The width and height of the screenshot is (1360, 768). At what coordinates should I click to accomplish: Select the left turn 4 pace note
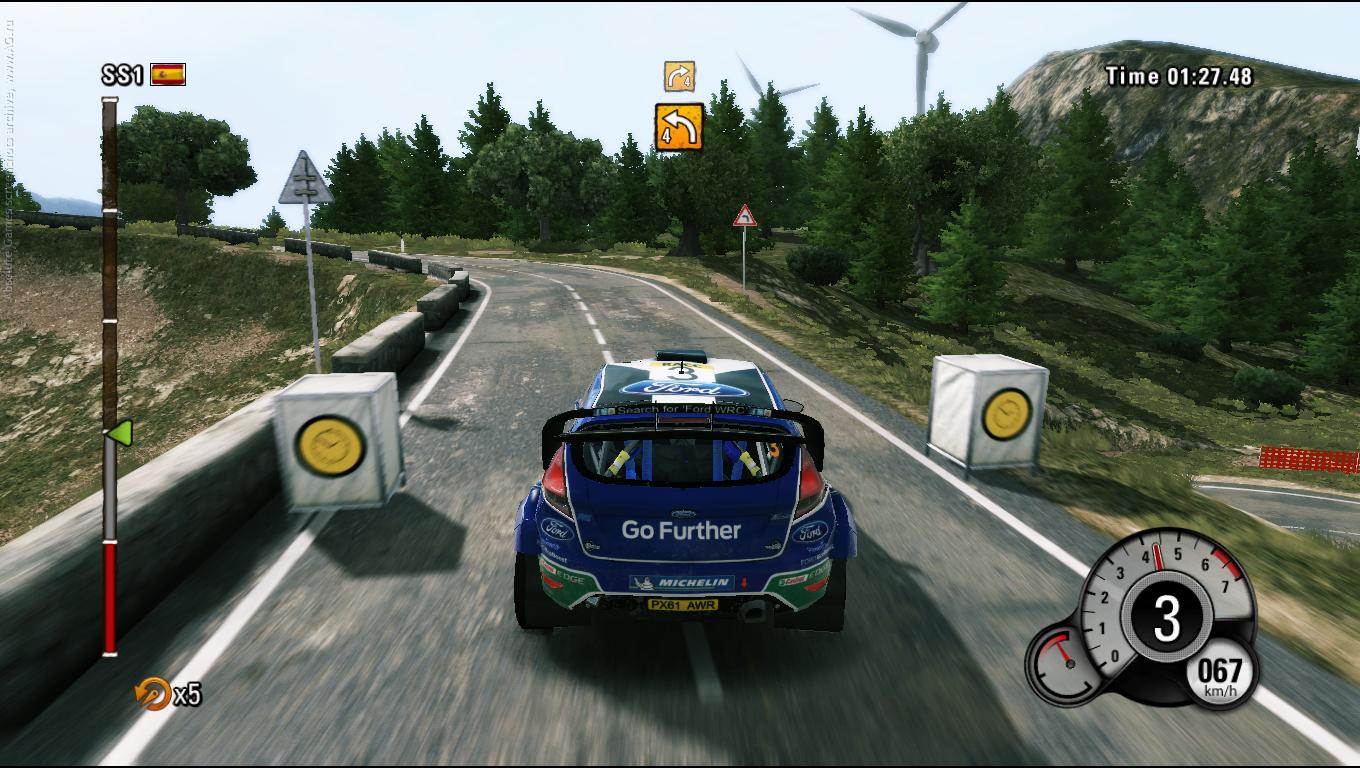679,127
